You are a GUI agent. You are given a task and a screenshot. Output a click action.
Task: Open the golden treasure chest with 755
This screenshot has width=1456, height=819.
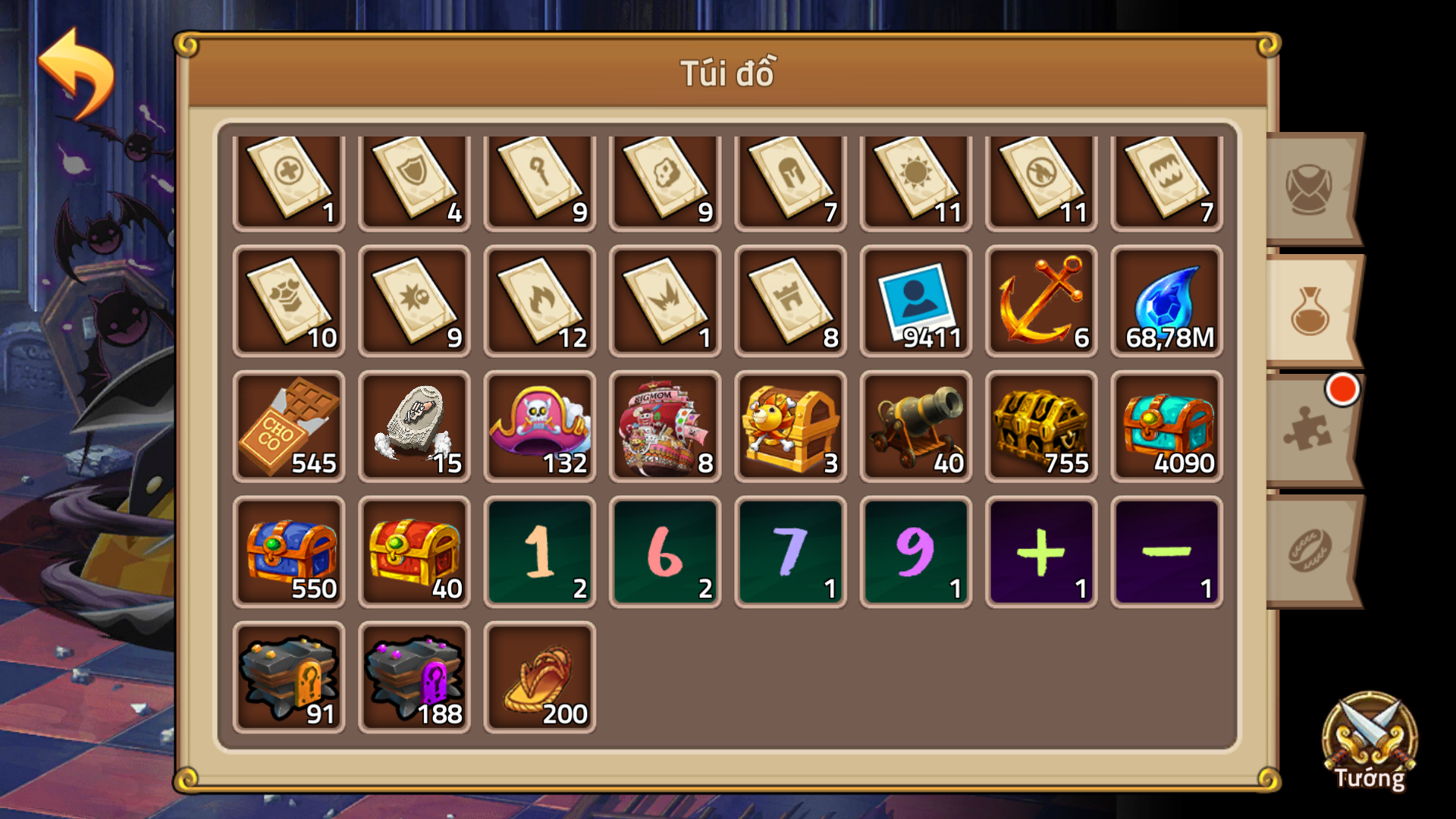1040,426
